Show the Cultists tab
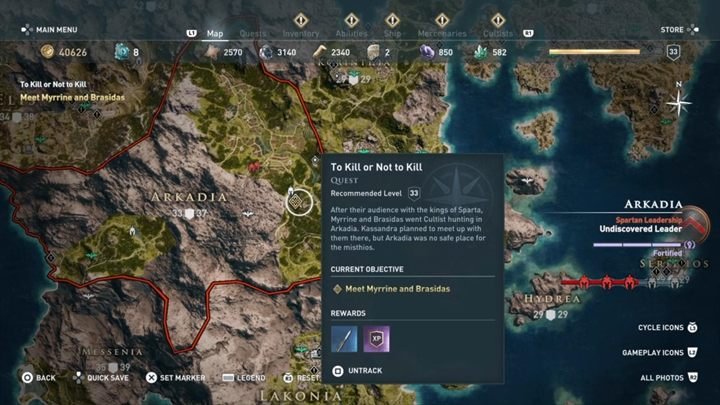720x405 pixels. pos(498,33)
